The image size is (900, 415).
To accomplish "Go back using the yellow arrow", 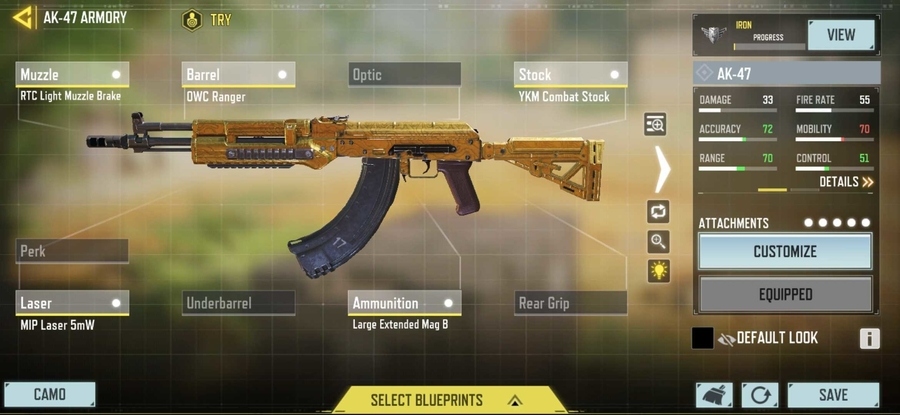I will 23,17.
